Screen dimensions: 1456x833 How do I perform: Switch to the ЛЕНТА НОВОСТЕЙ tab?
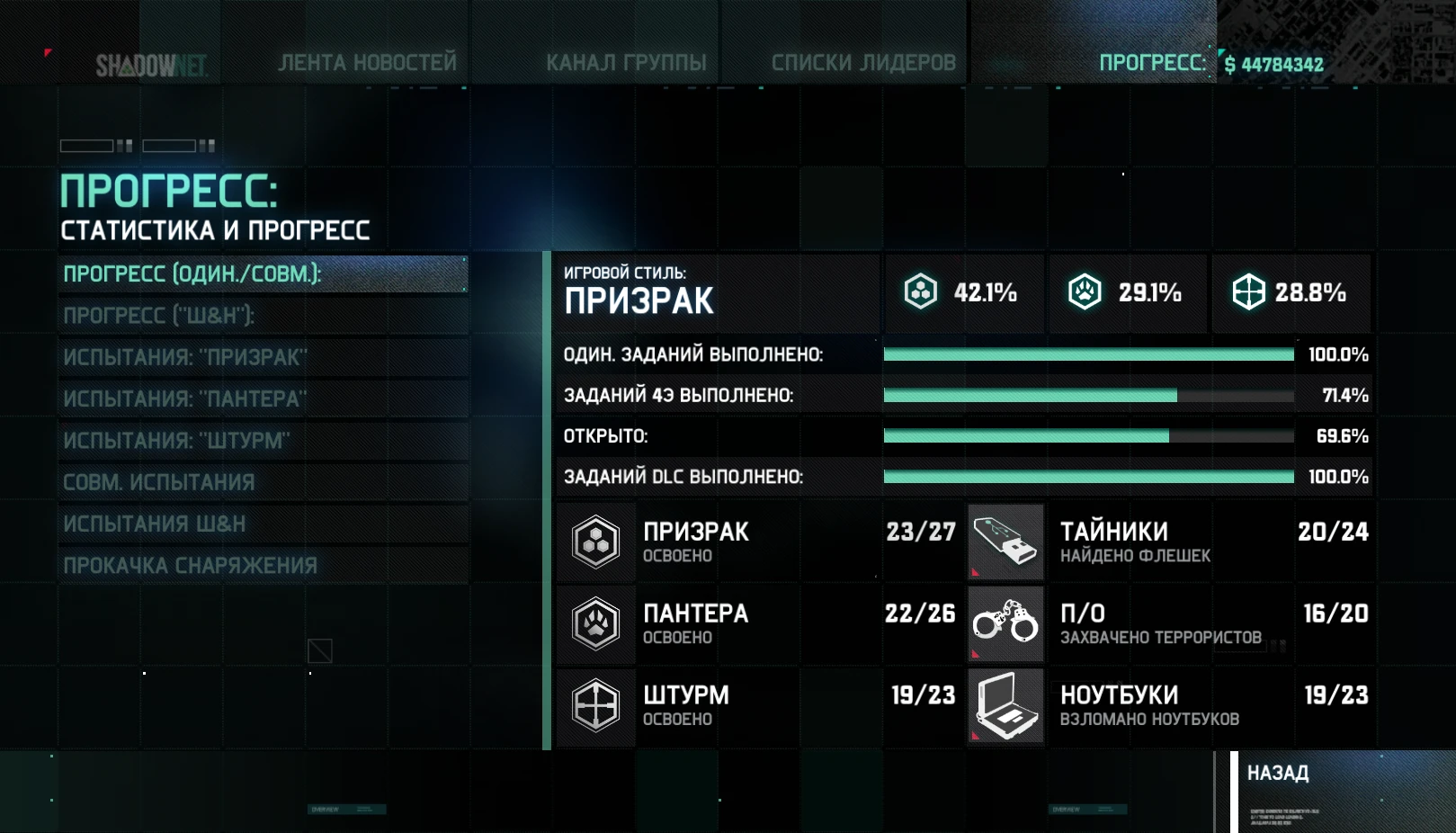[368, 62]
